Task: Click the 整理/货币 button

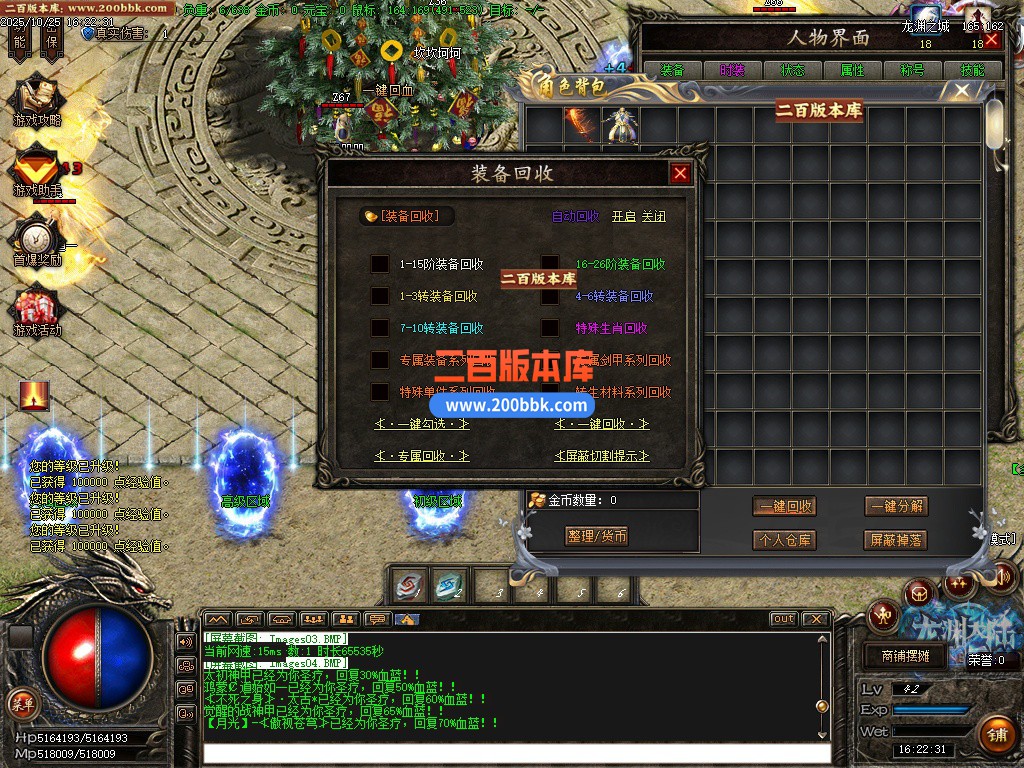Action: click(596, 536)
